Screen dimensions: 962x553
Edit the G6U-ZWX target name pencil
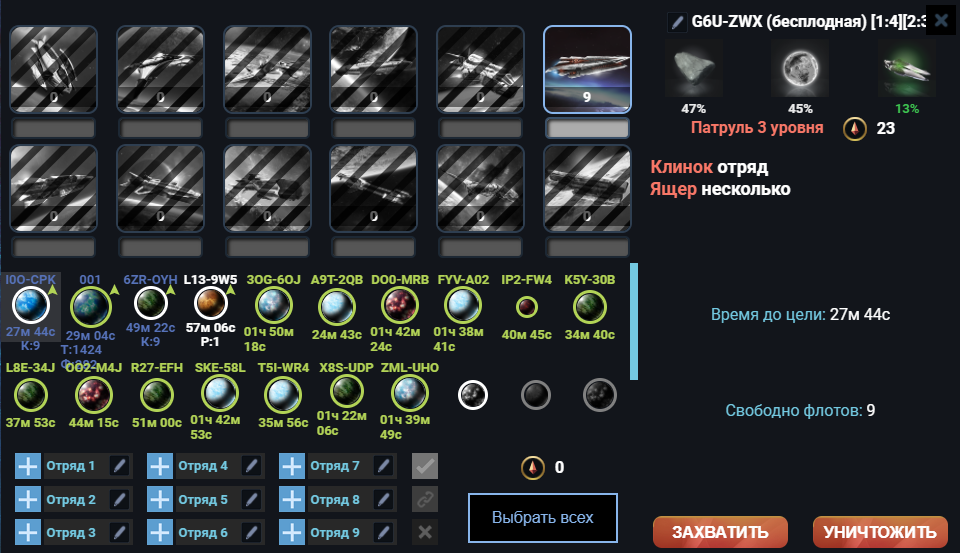678,20
